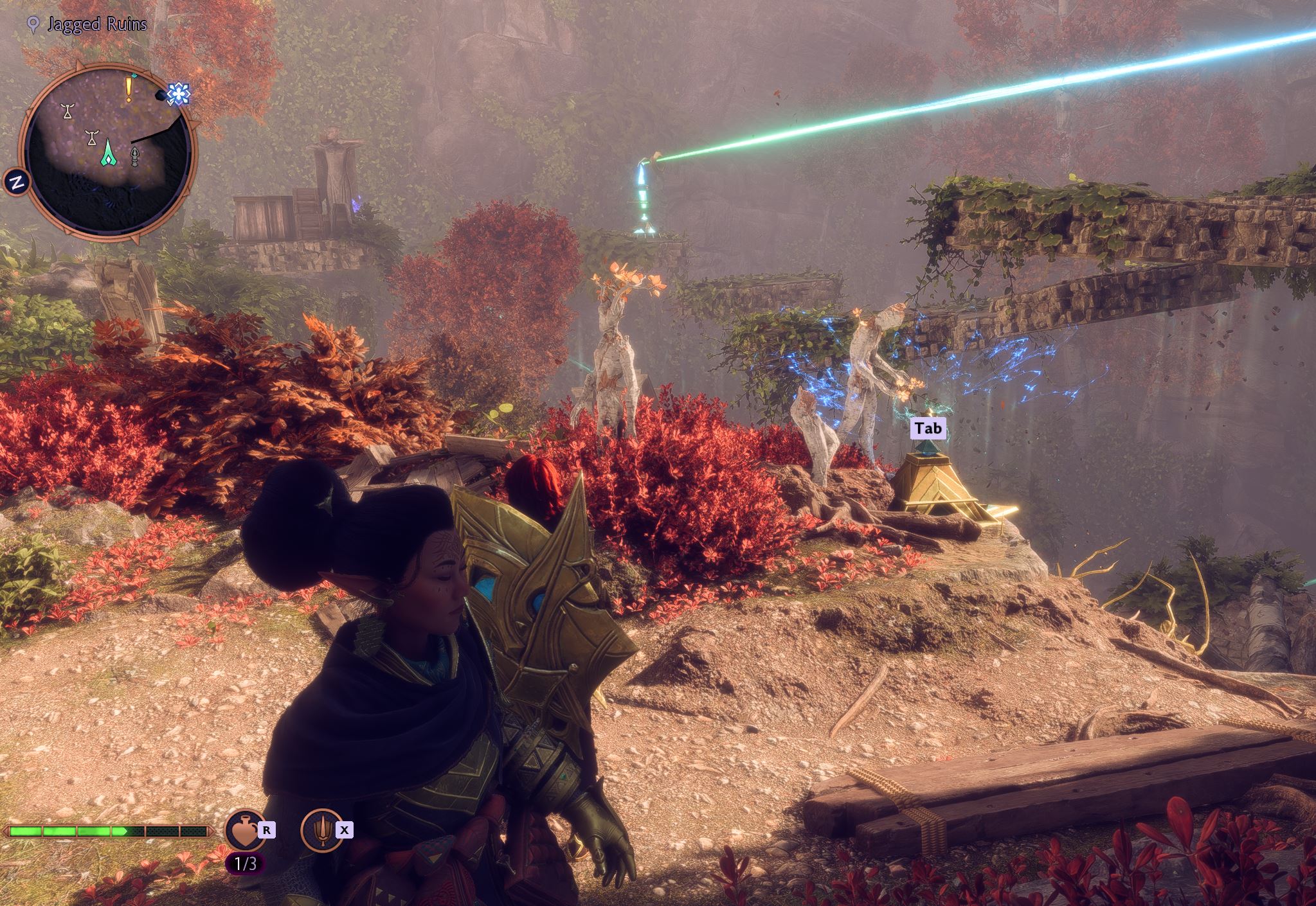Image resolution: width=1316 pixels, height=906 pixels.
Task: Activate the dagger and shield ability icon
Action: pos(321,830)
